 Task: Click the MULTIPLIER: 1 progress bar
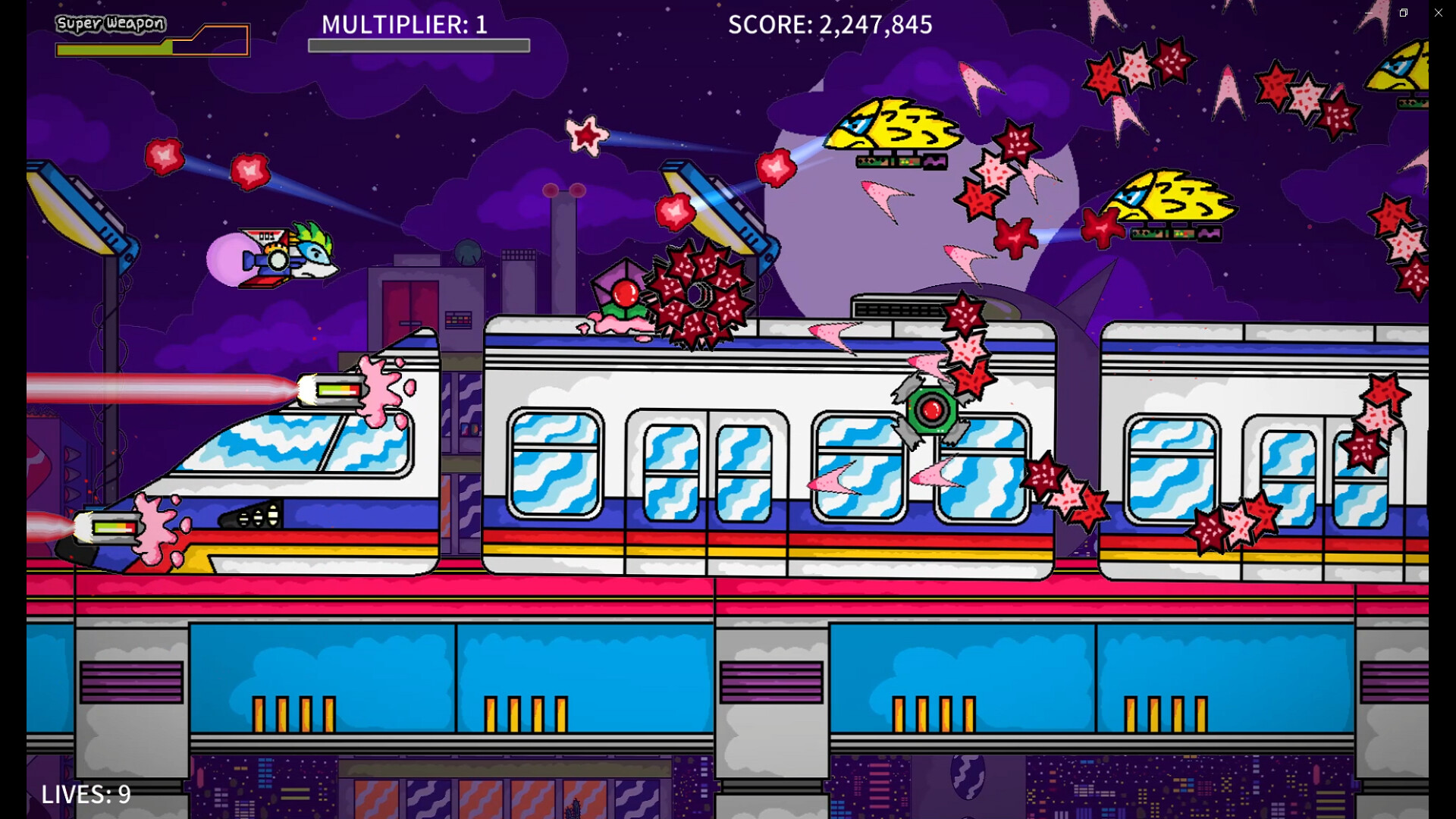coord(419,44)
